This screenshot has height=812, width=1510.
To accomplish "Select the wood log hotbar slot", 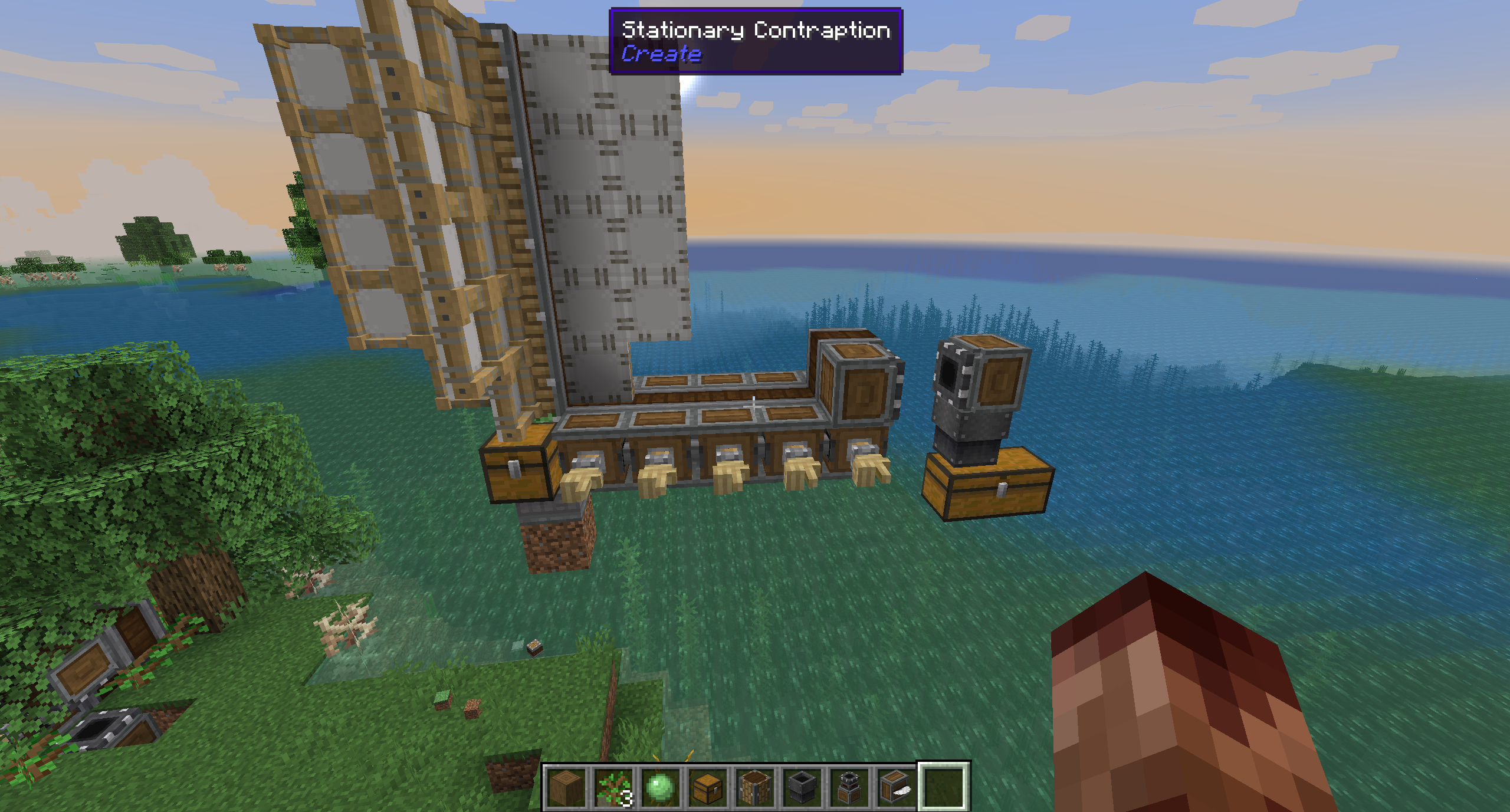I will click(x=566, y=788).
